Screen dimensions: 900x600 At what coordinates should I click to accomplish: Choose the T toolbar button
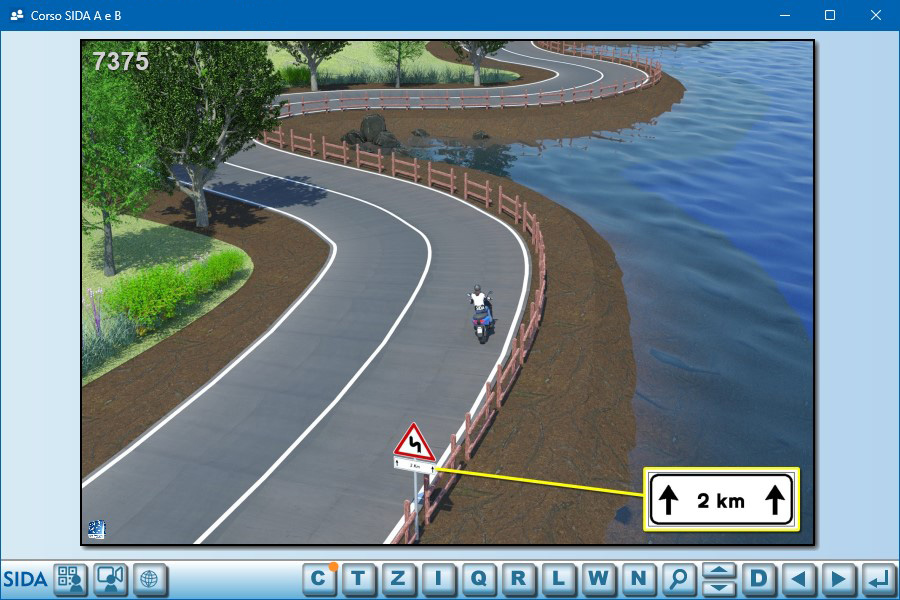point(359,578)
